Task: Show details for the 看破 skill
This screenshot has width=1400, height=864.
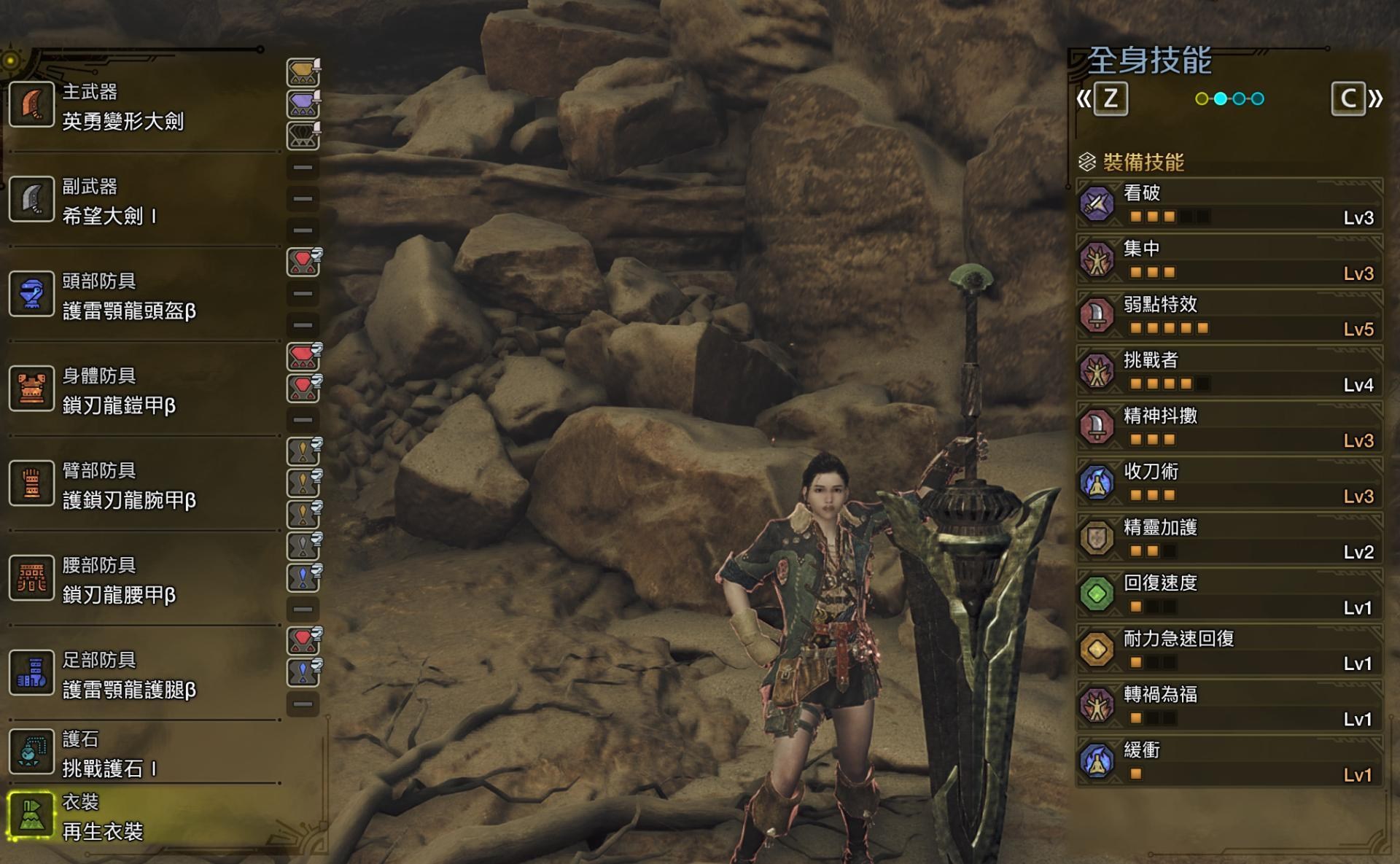Action: point(1229,204)
